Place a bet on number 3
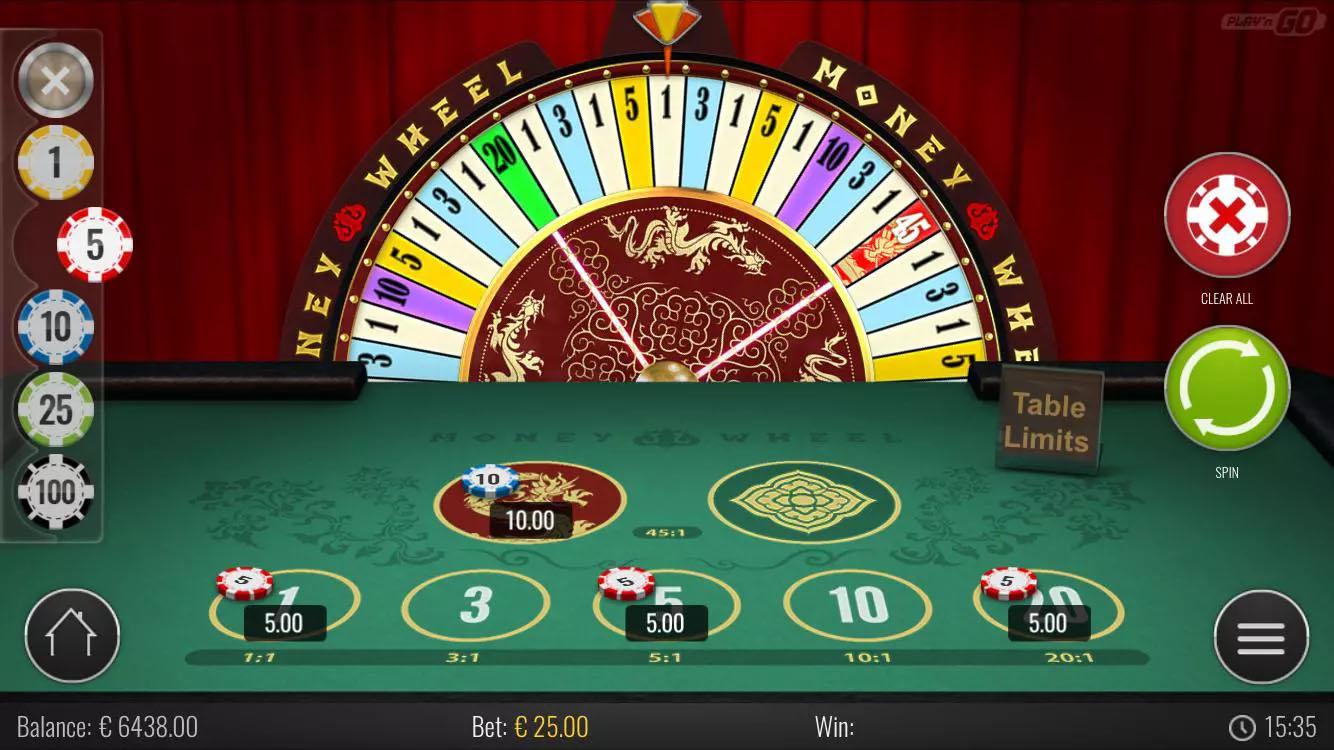 (x=477, y=604)
